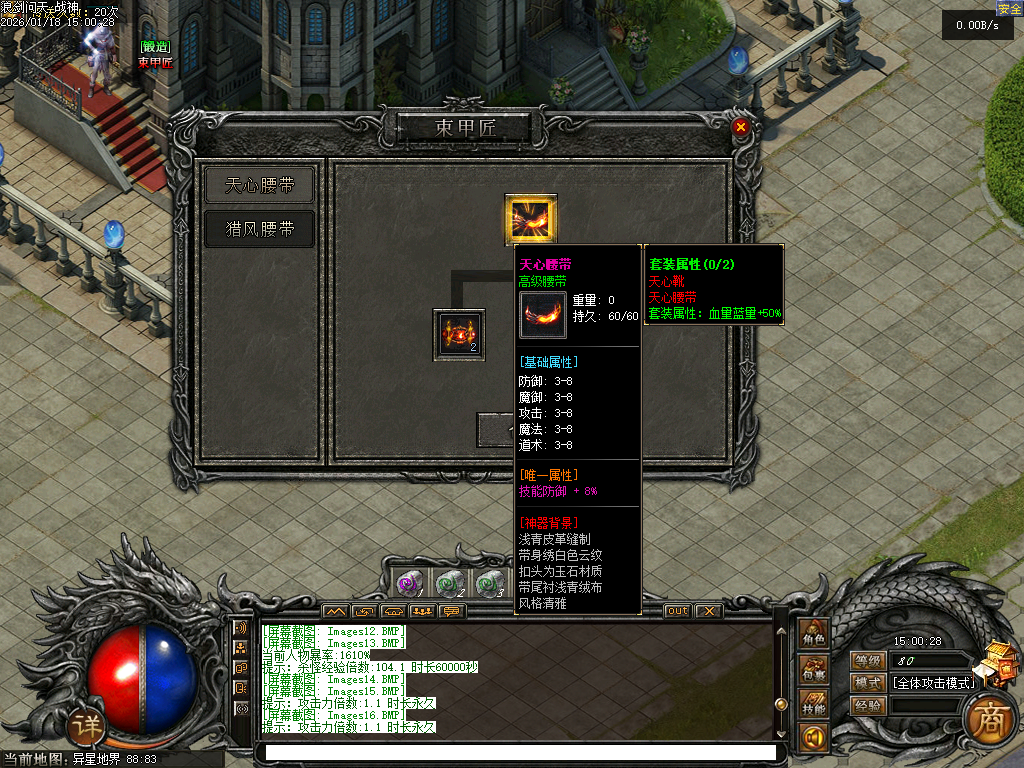
Task: Select the 天心腰带 recipe entry
Action: [259, 185]
